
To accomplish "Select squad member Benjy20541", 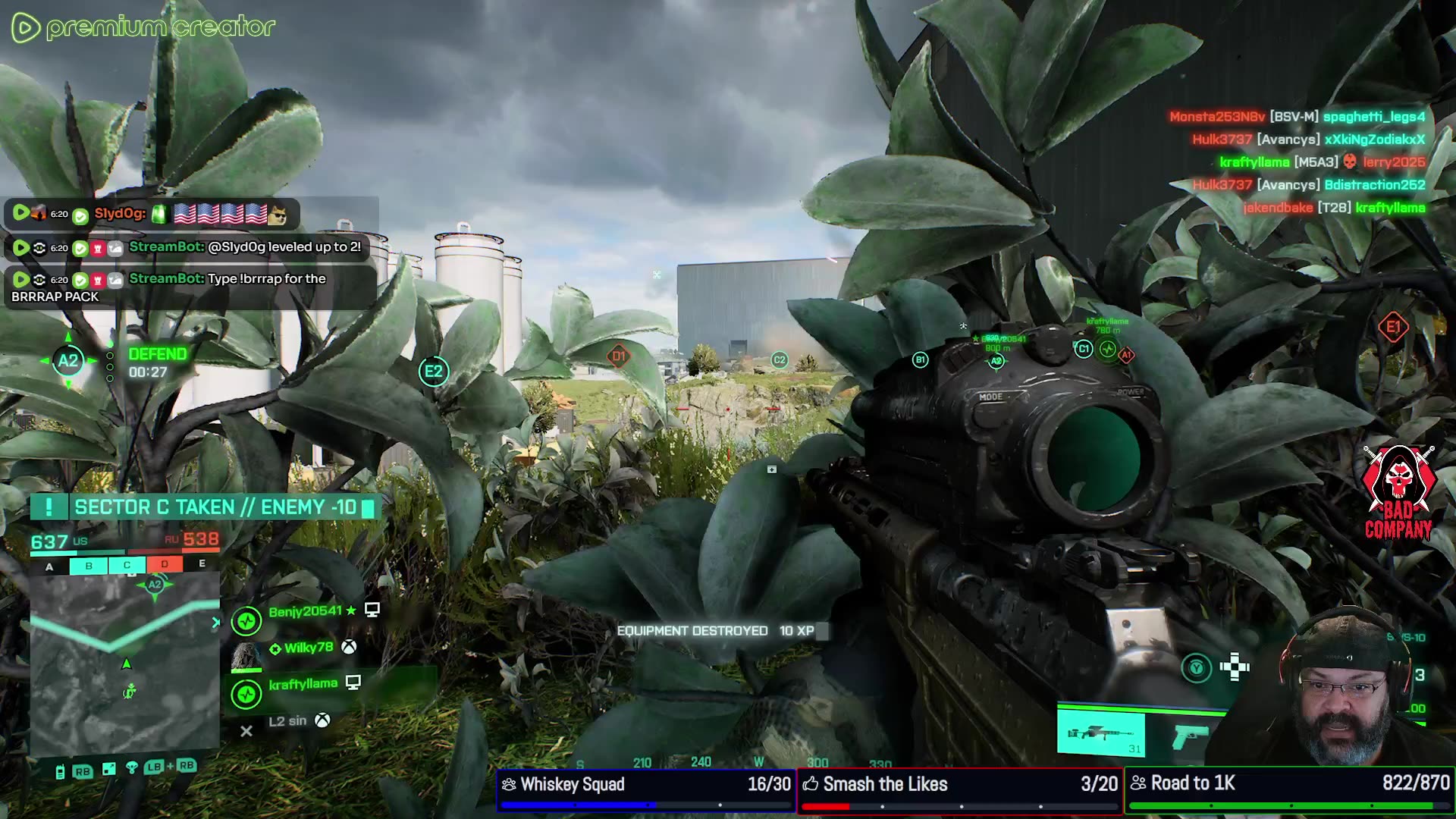I will [x=305, y=612].
